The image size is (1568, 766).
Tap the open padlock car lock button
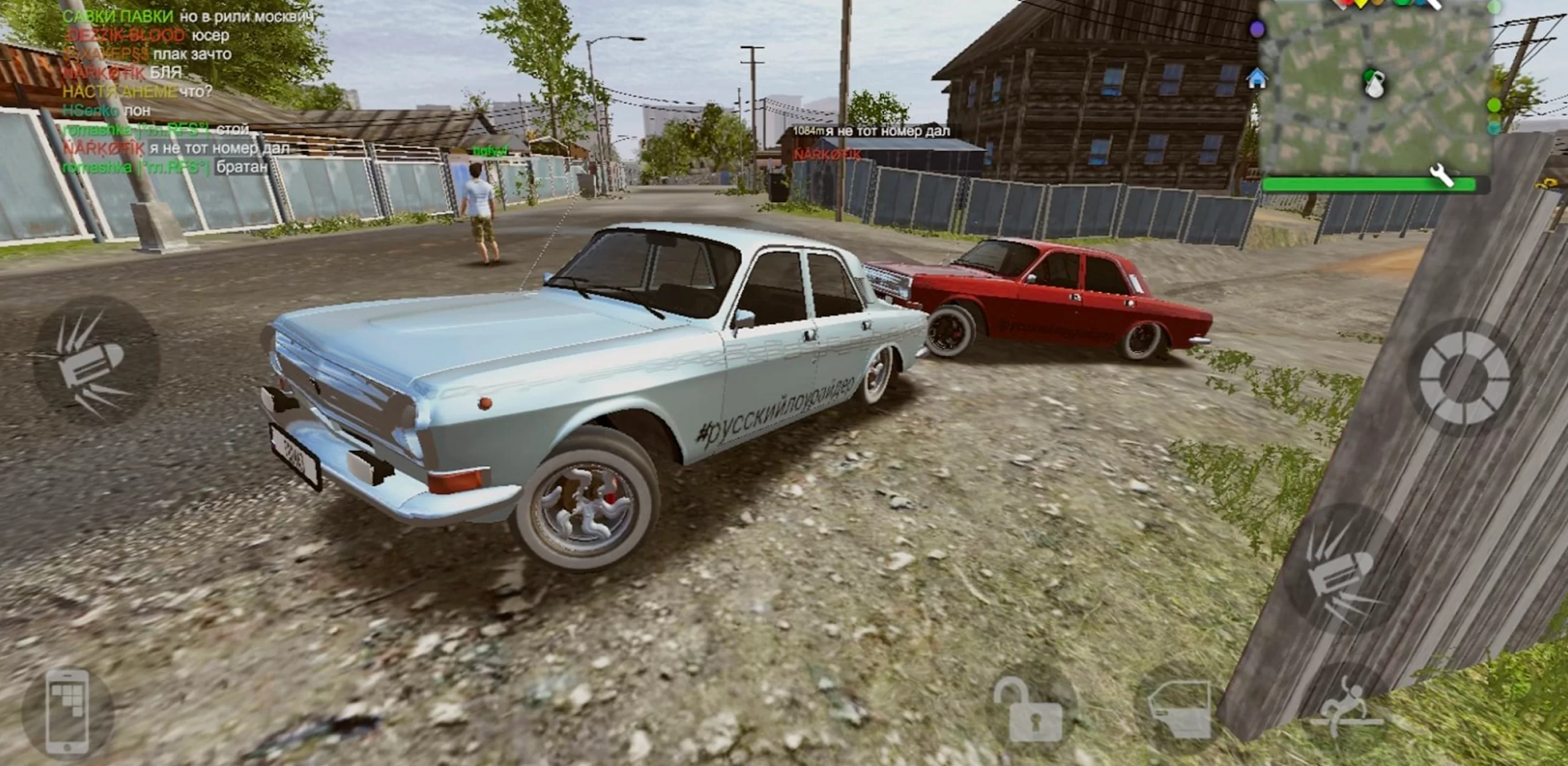(x=1030, y=710)
